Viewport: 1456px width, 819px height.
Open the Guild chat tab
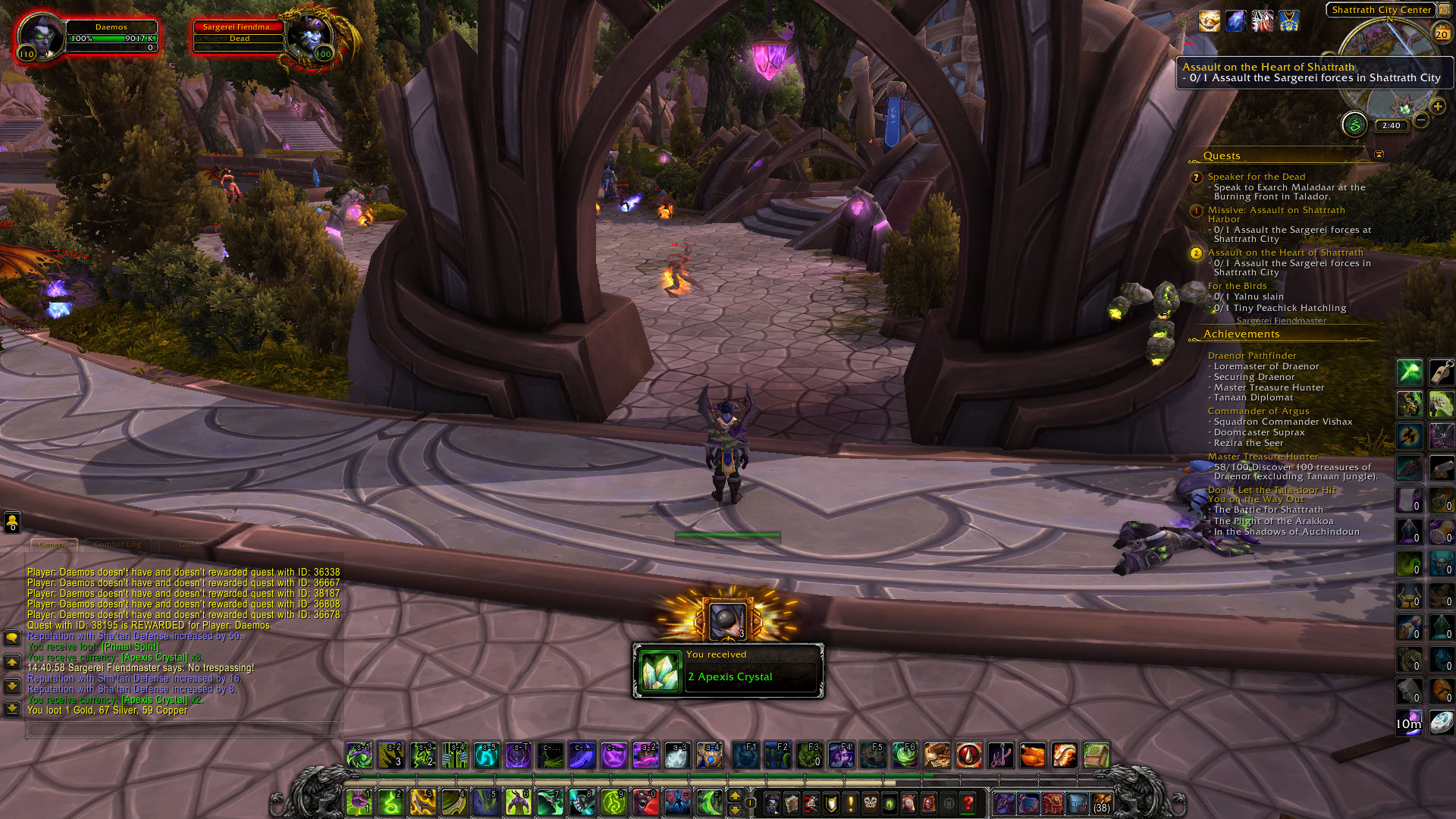[189, 544]
